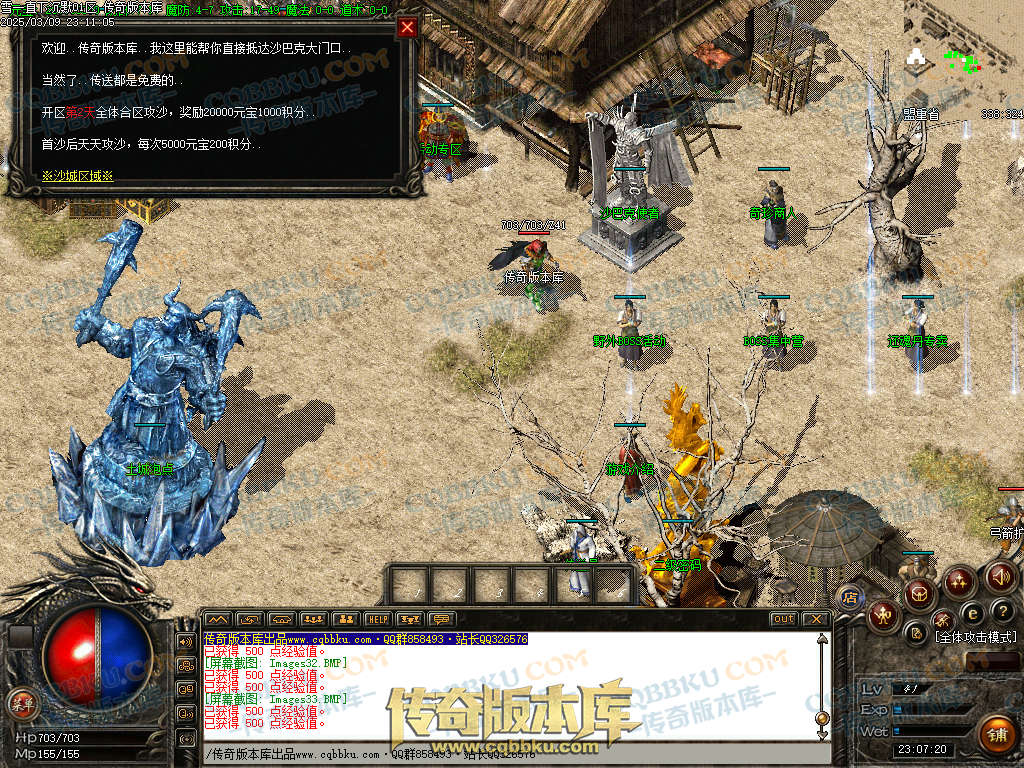Close the chat panel with X button

click(815, 619)
